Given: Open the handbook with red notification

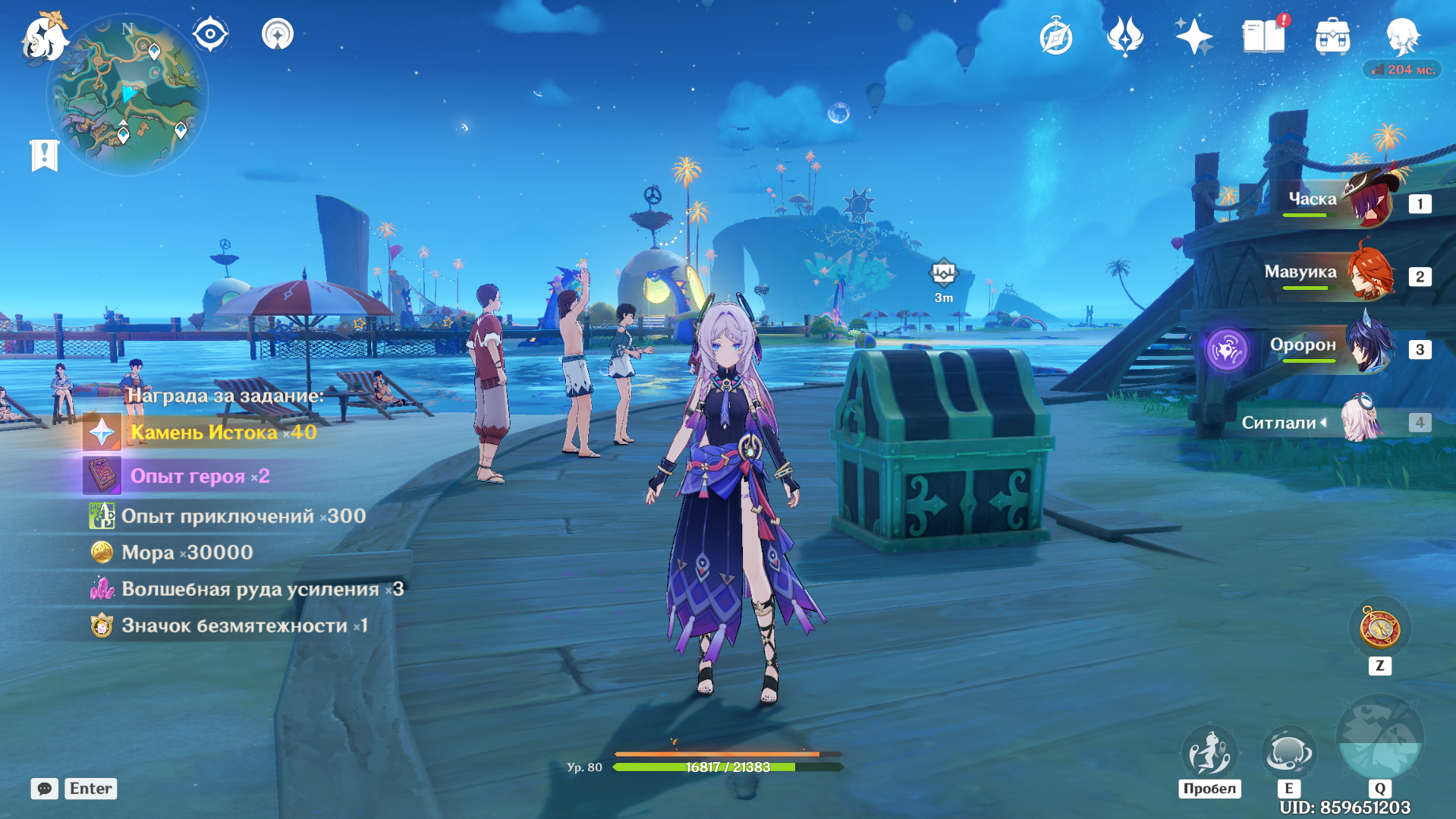Looking at the screenshot, I should point(1263,36).
